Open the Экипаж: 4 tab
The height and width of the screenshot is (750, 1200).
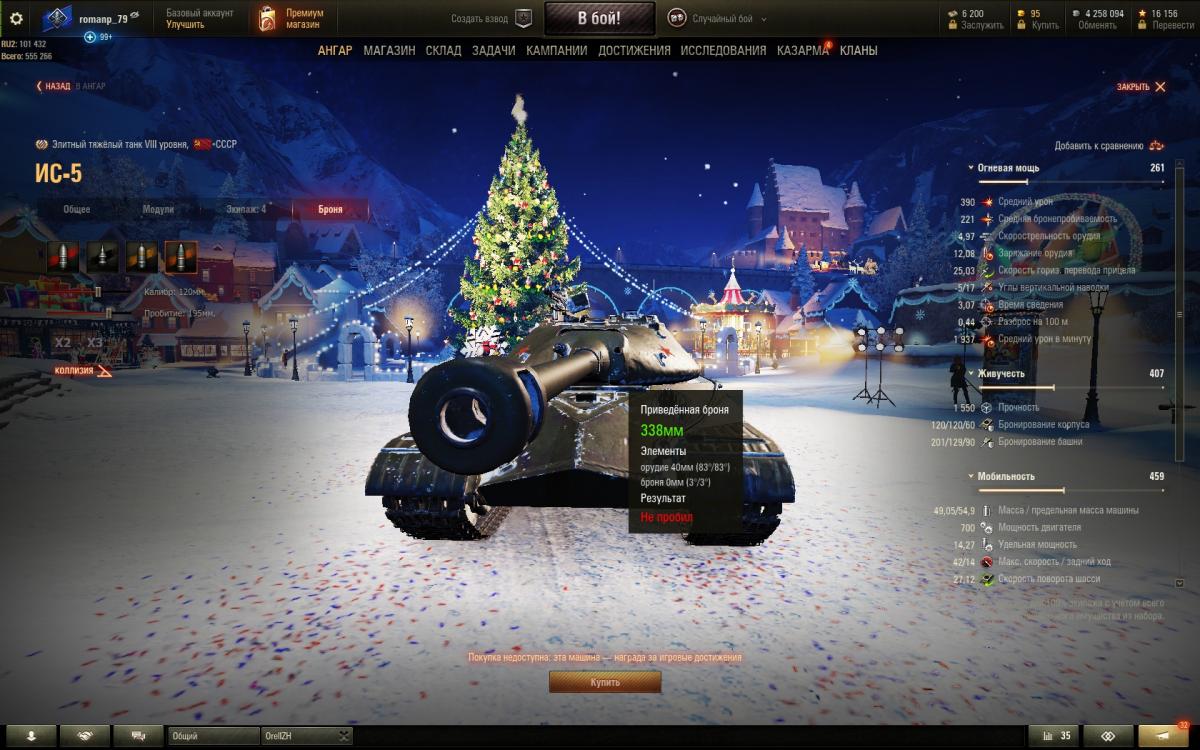coord(245,209)
